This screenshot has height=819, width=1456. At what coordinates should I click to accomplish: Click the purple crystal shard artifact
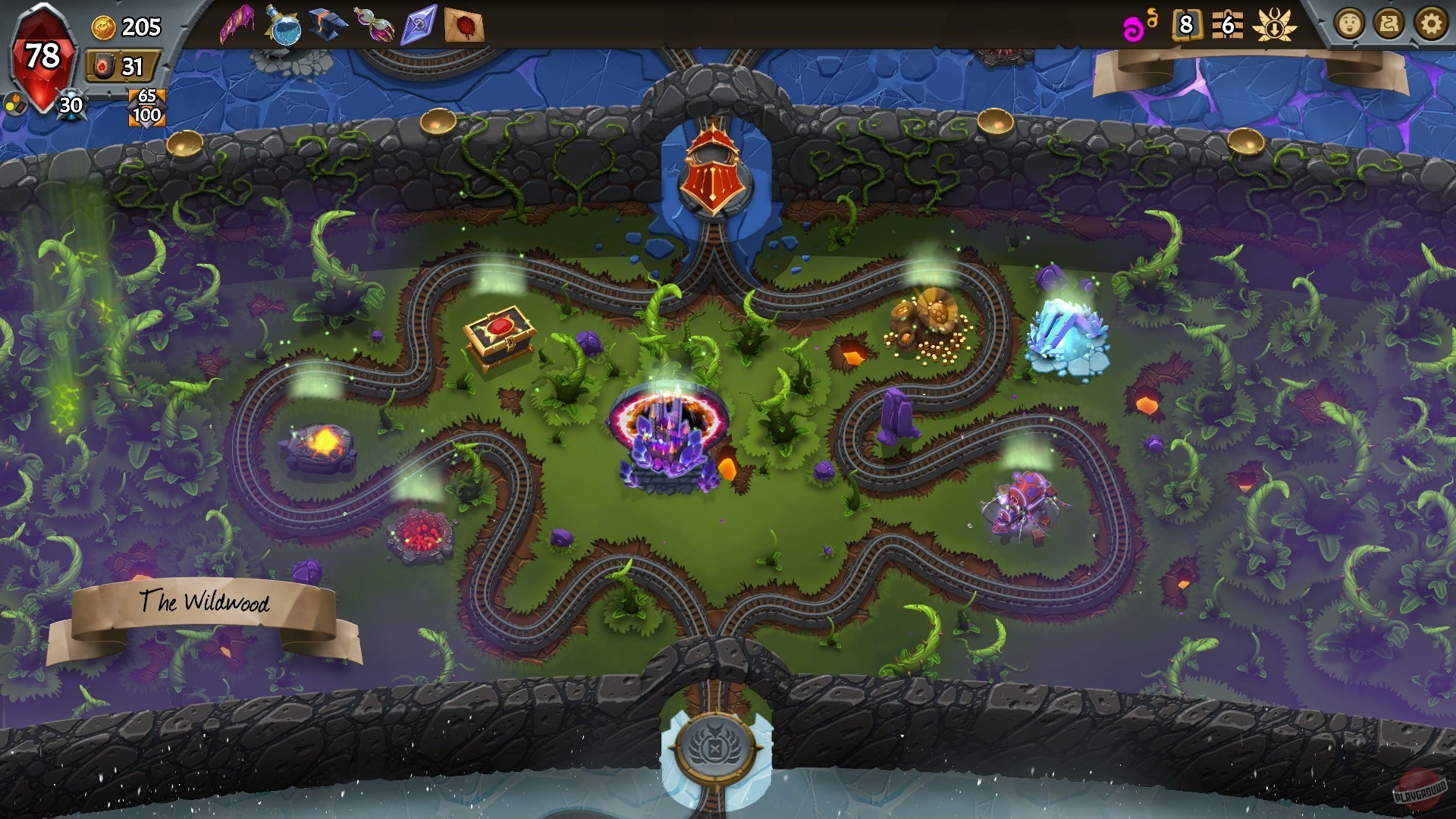419,23
